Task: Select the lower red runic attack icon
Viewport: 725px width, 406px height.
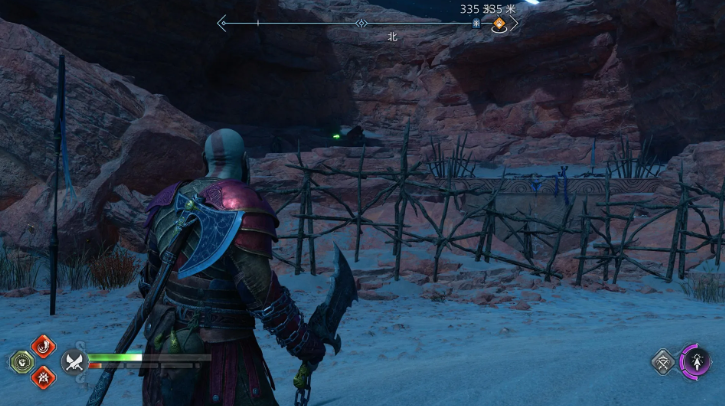Action: (44, 376)
